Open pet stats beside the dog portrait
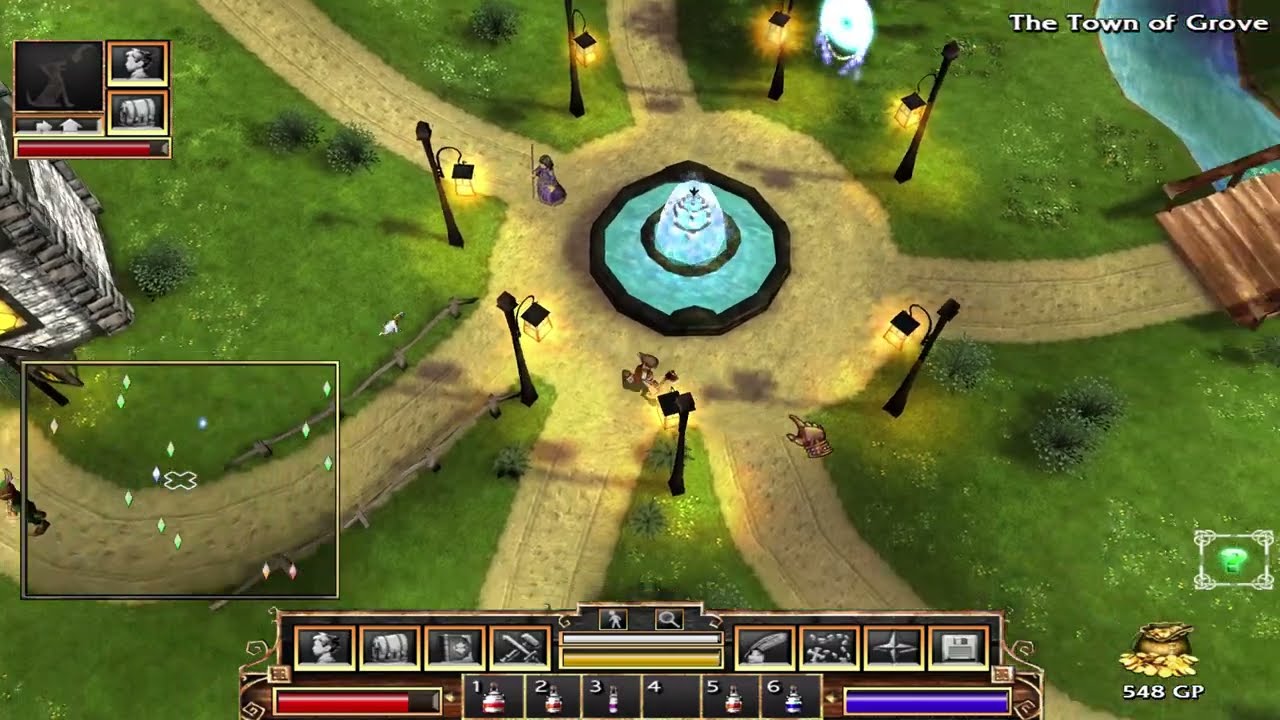 137,63
